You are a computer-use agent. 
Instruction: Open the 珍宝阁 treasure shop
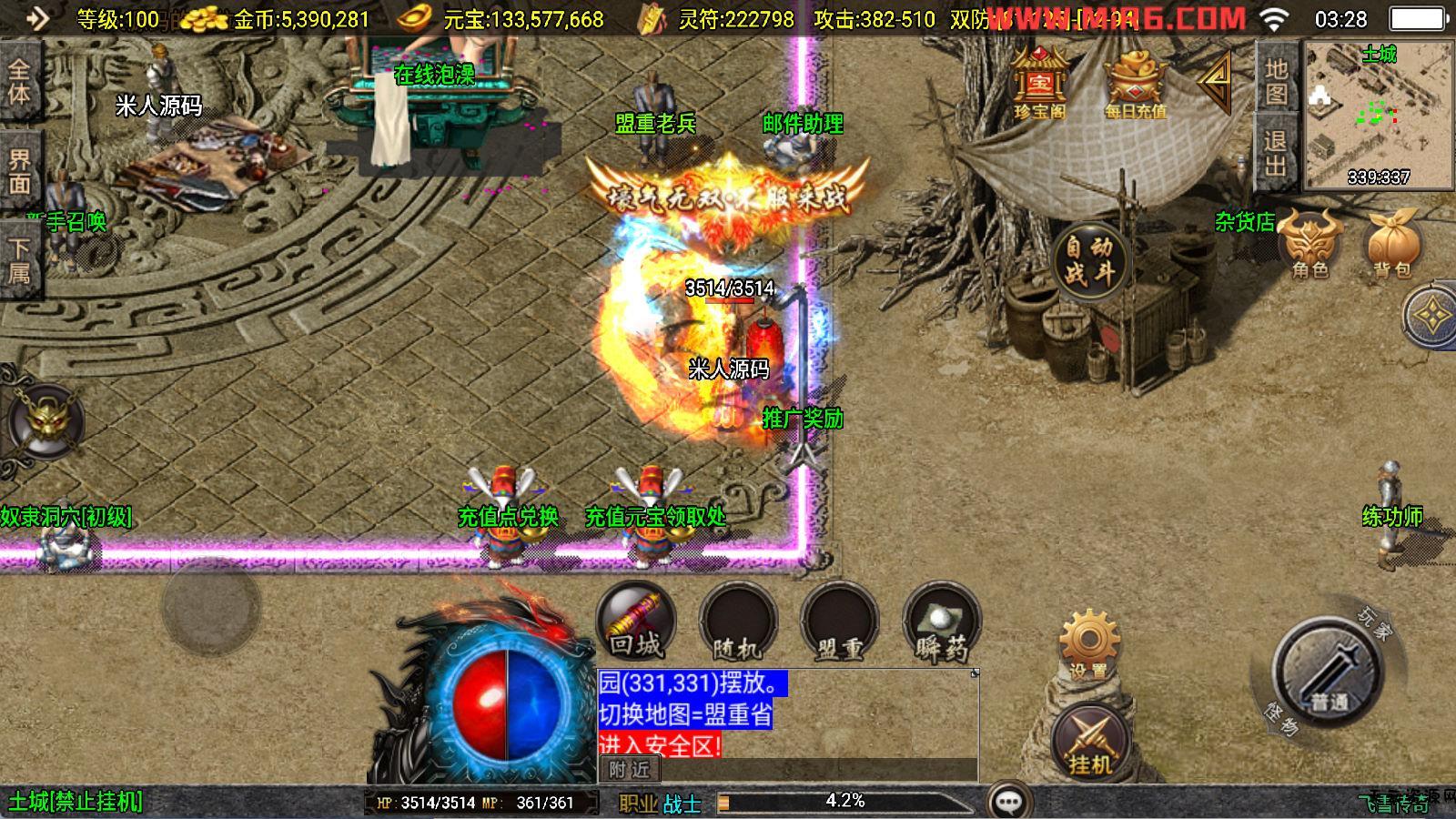[x=1039, y=84]
